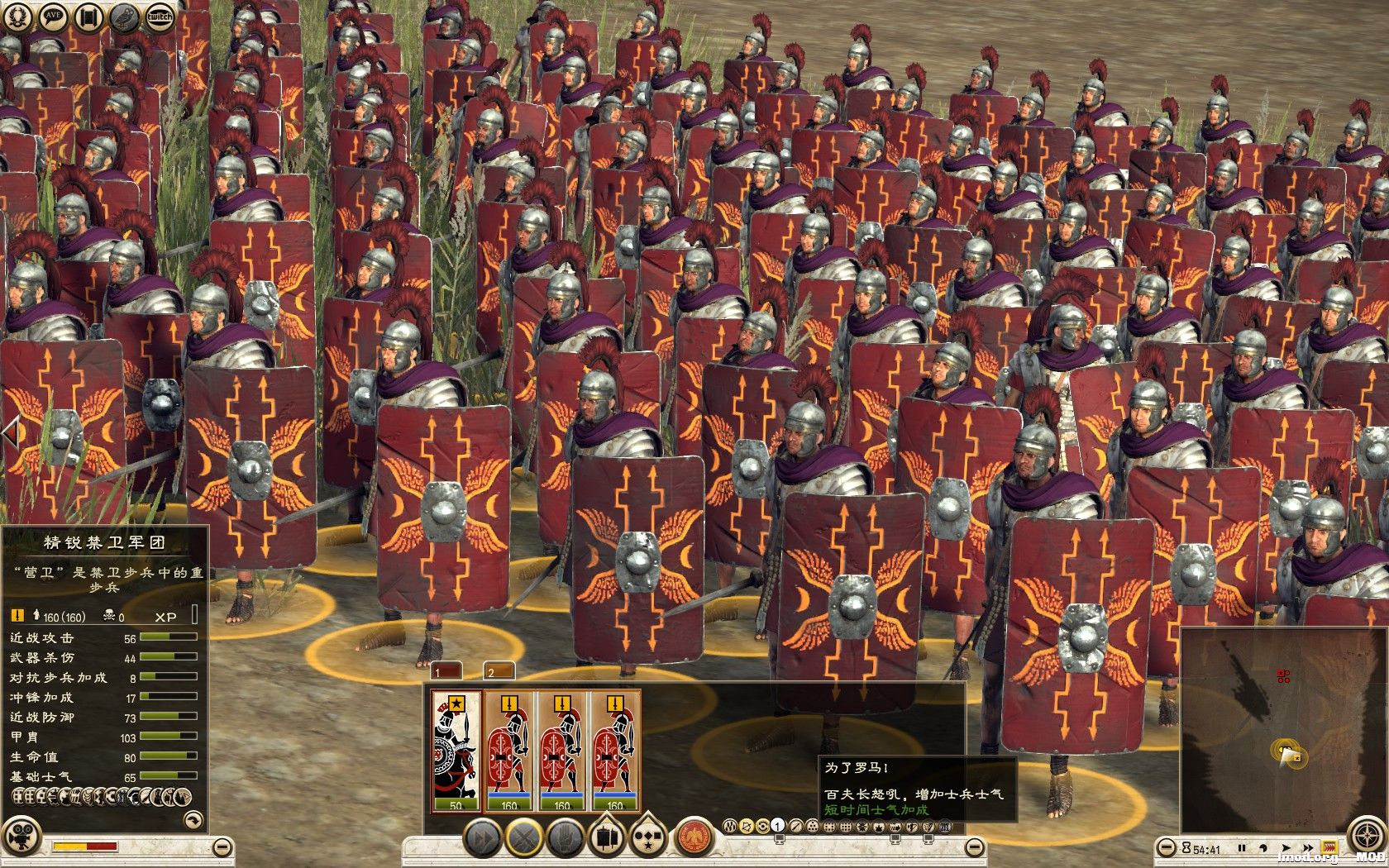Open the laurel wreath menu button
The image size is (1389, 868).
[x=18, y=16]
